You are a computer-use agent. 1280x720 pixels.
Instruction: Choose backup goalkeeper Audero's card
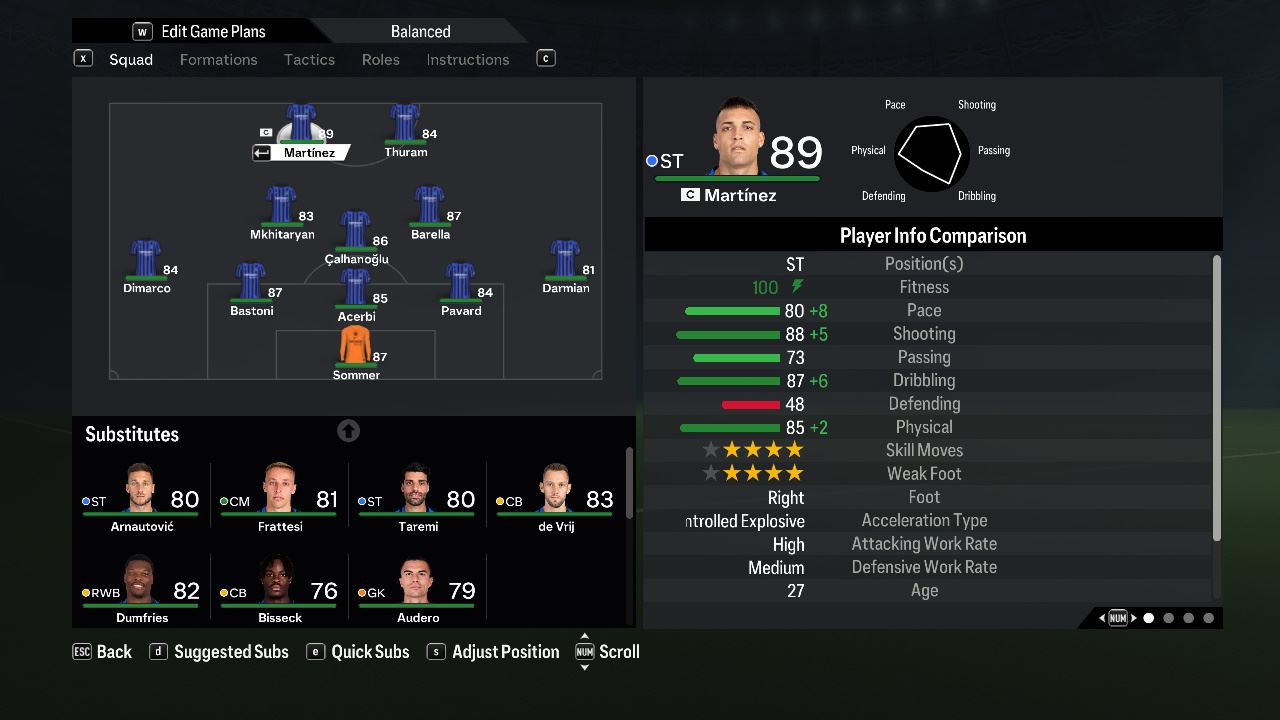pos(417,588)
